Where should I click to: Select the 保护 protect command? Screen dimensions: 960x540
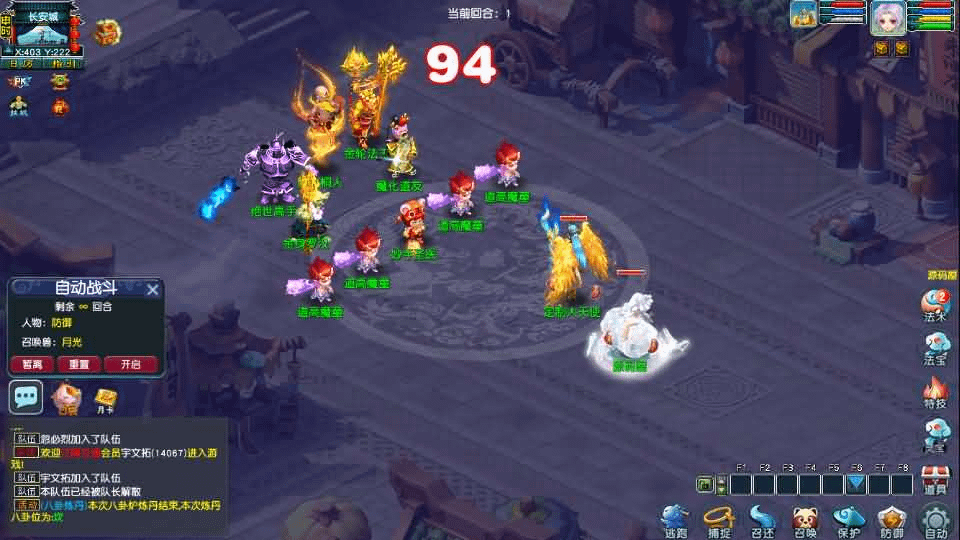849,520
